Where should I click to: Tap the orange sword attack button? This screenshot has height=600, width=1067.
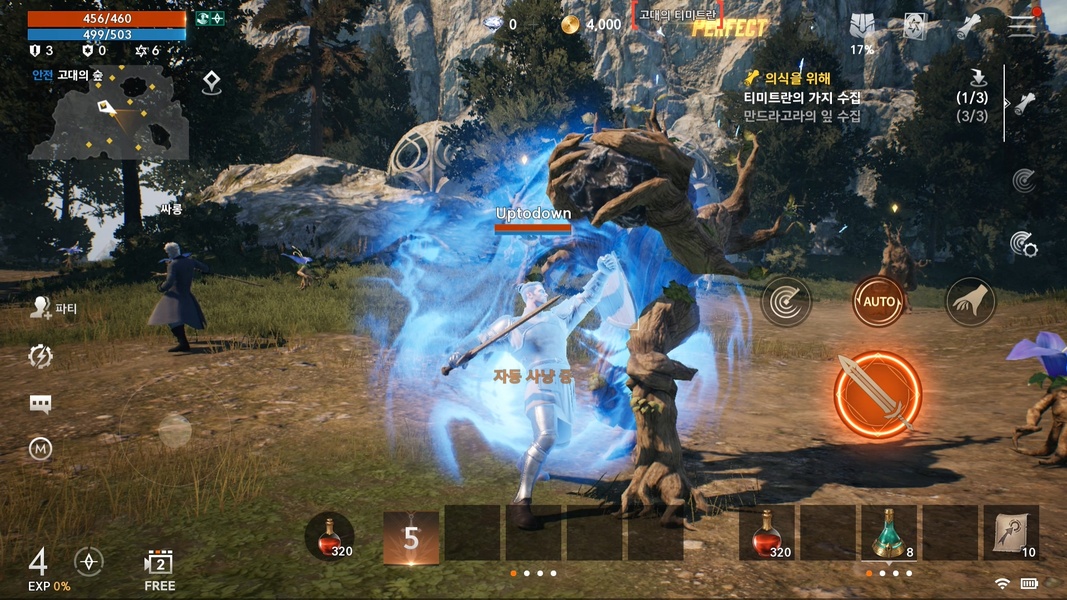[x=877, y=395]
